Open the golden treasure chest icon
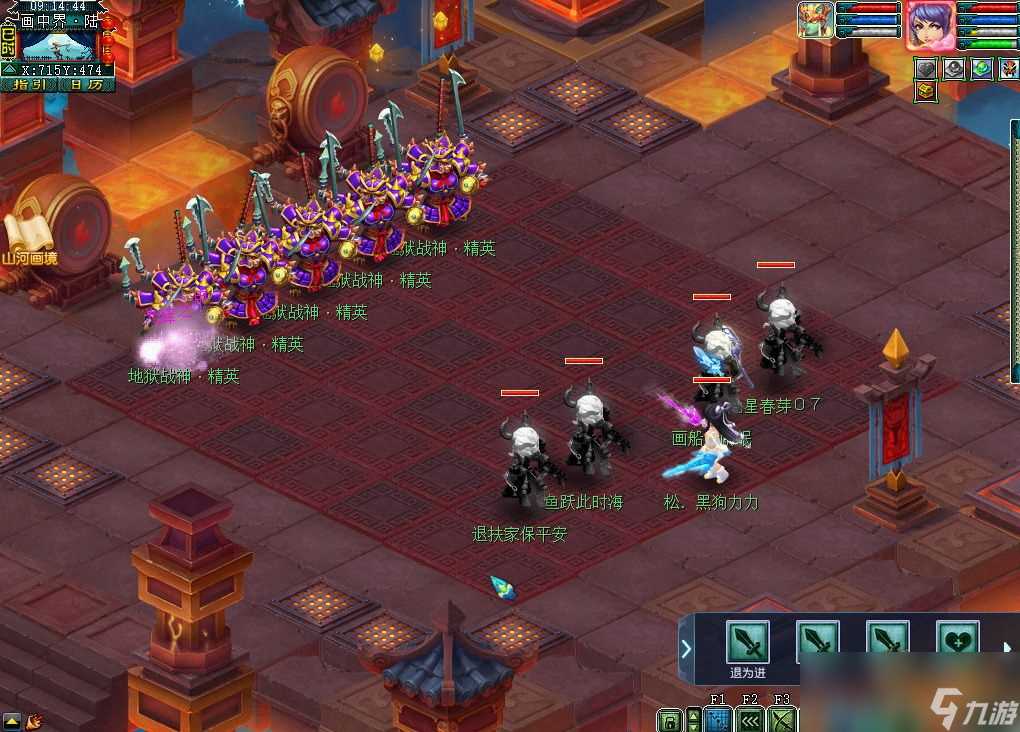This screenshot has width=1020, height=732. (926, 92)
